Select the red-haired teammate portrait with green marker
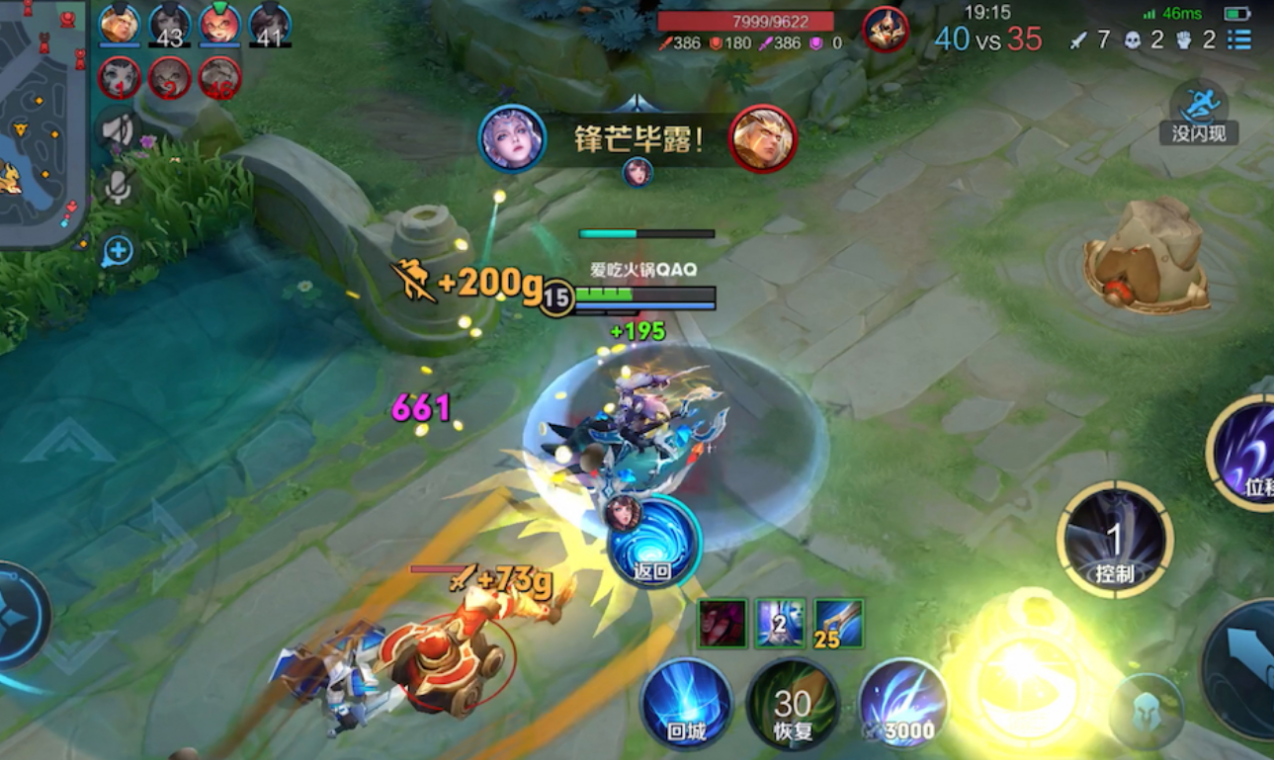 (x=219, y=25)
